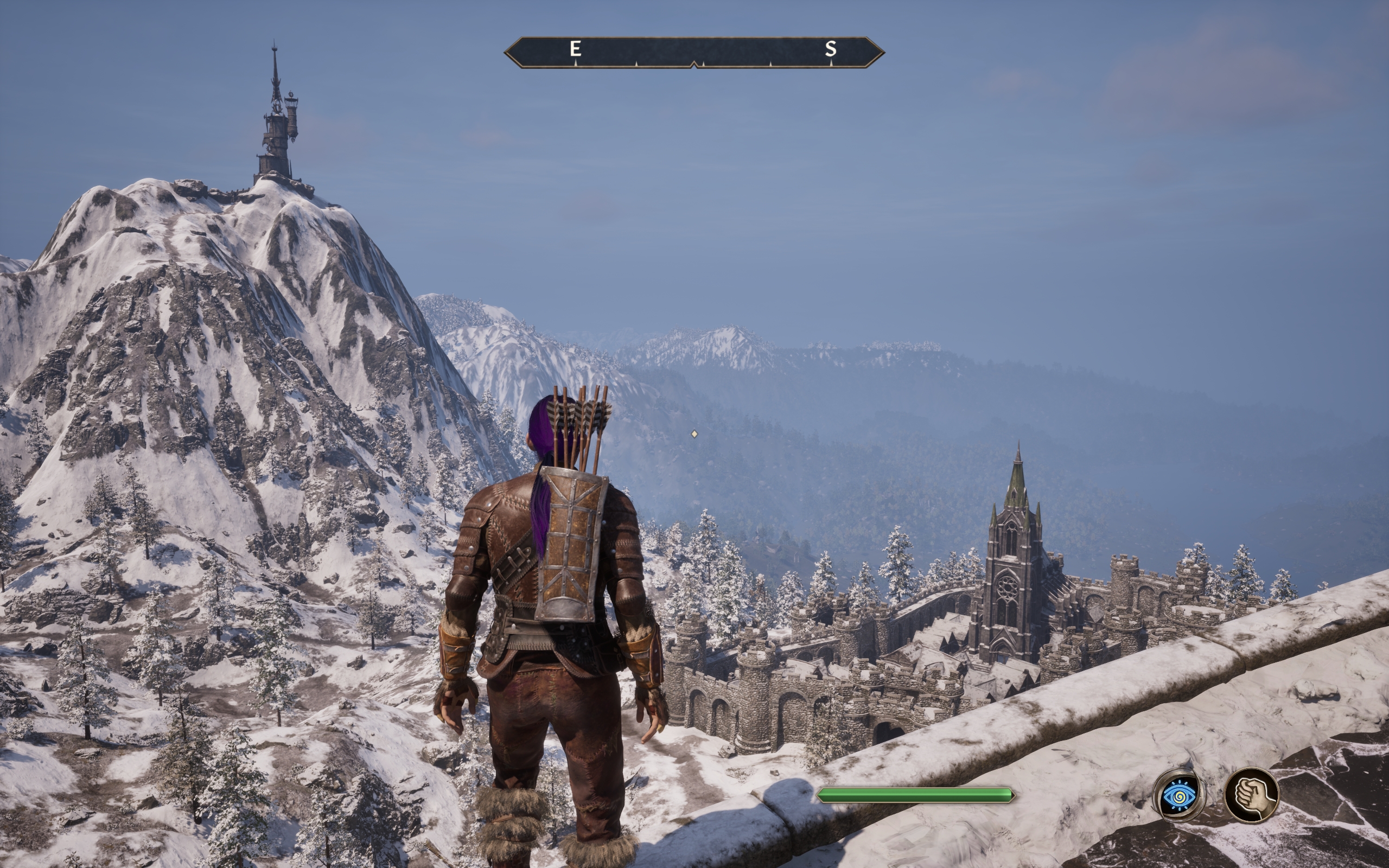Expand the right arrow end of the compass
1389x868 pixels.
[876, 52]
